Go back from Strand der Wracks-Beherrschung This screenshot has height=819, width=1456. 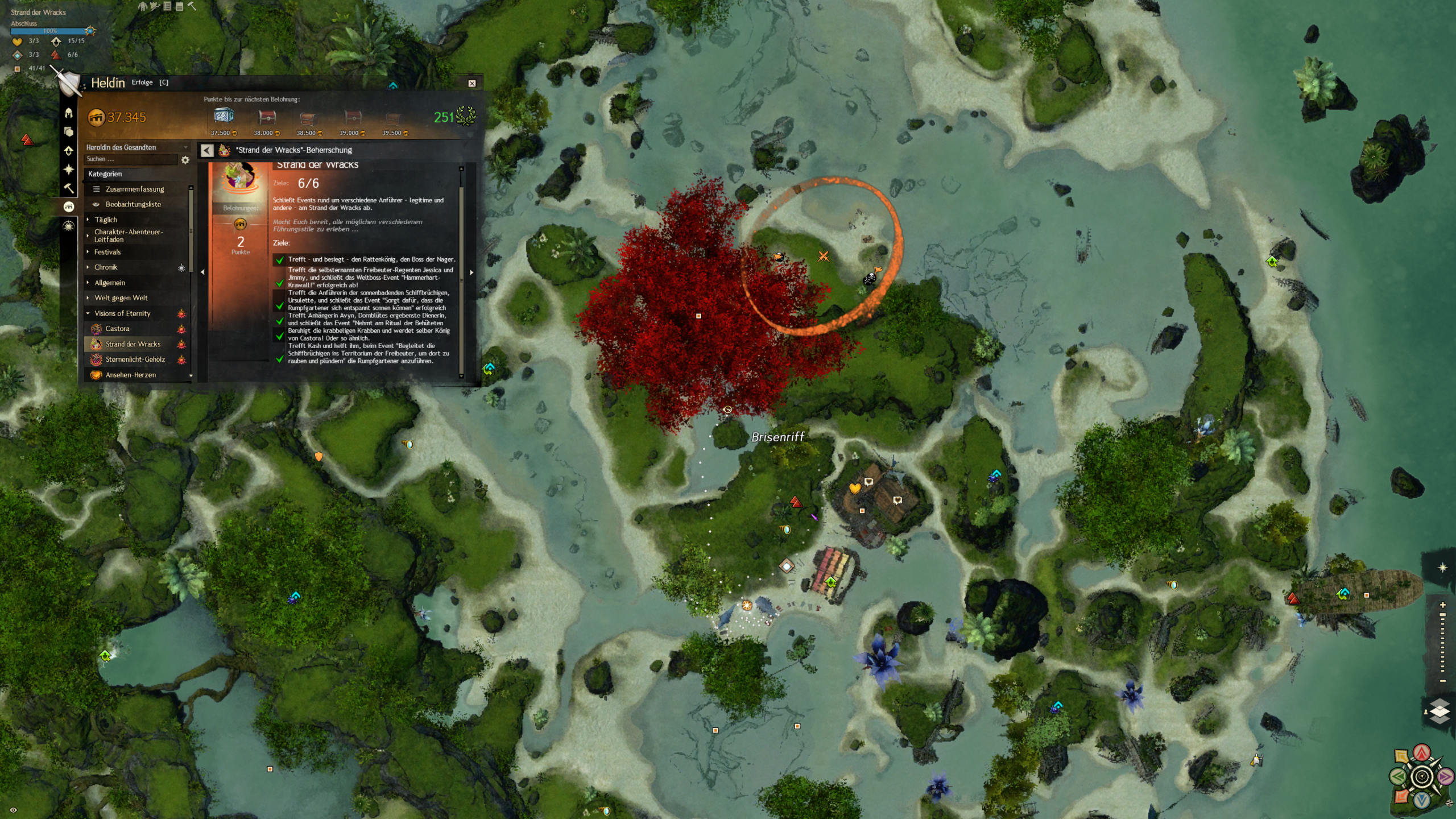point(207,150)
